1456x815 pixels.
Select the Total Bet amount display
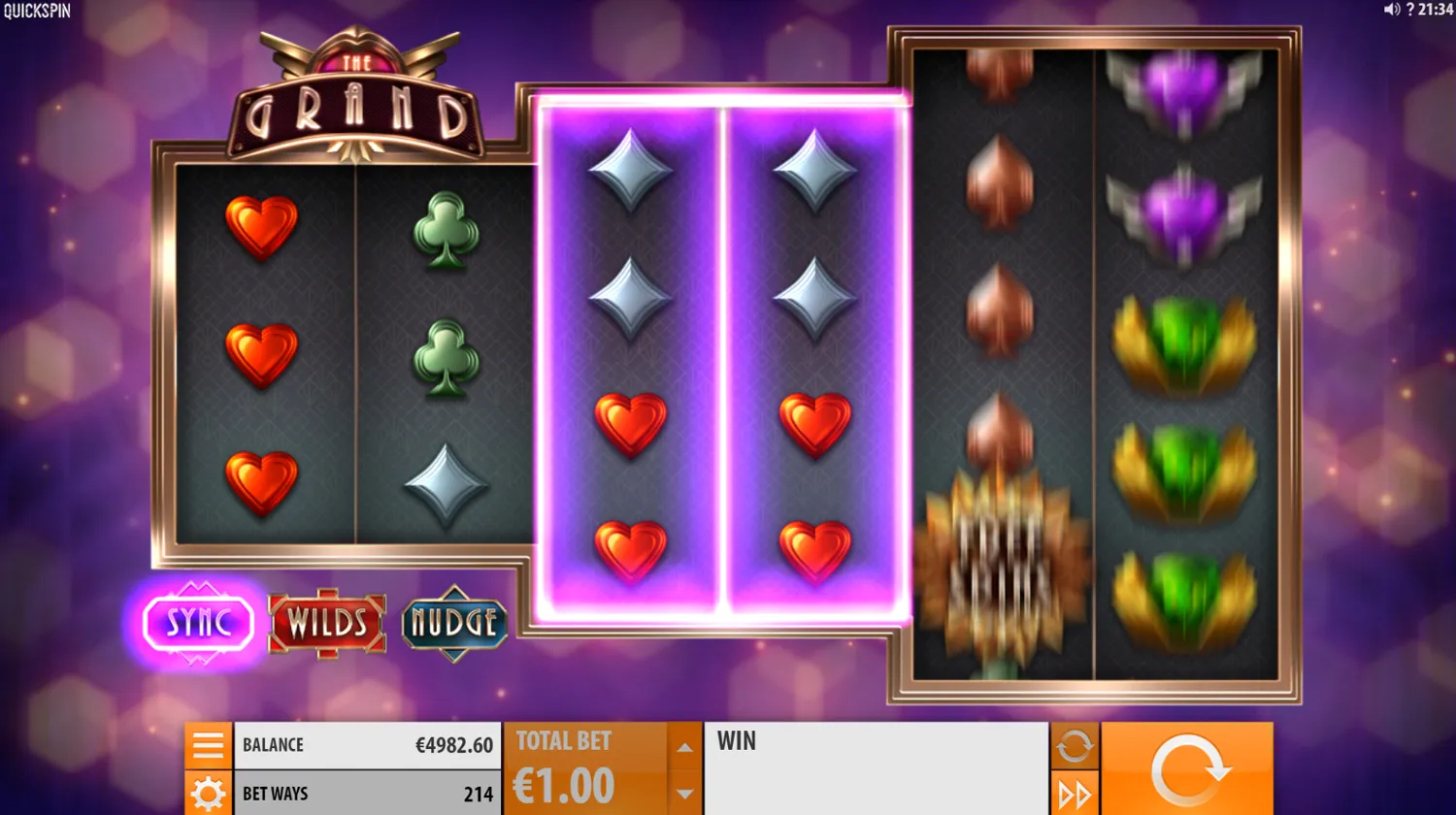[563, 740]
